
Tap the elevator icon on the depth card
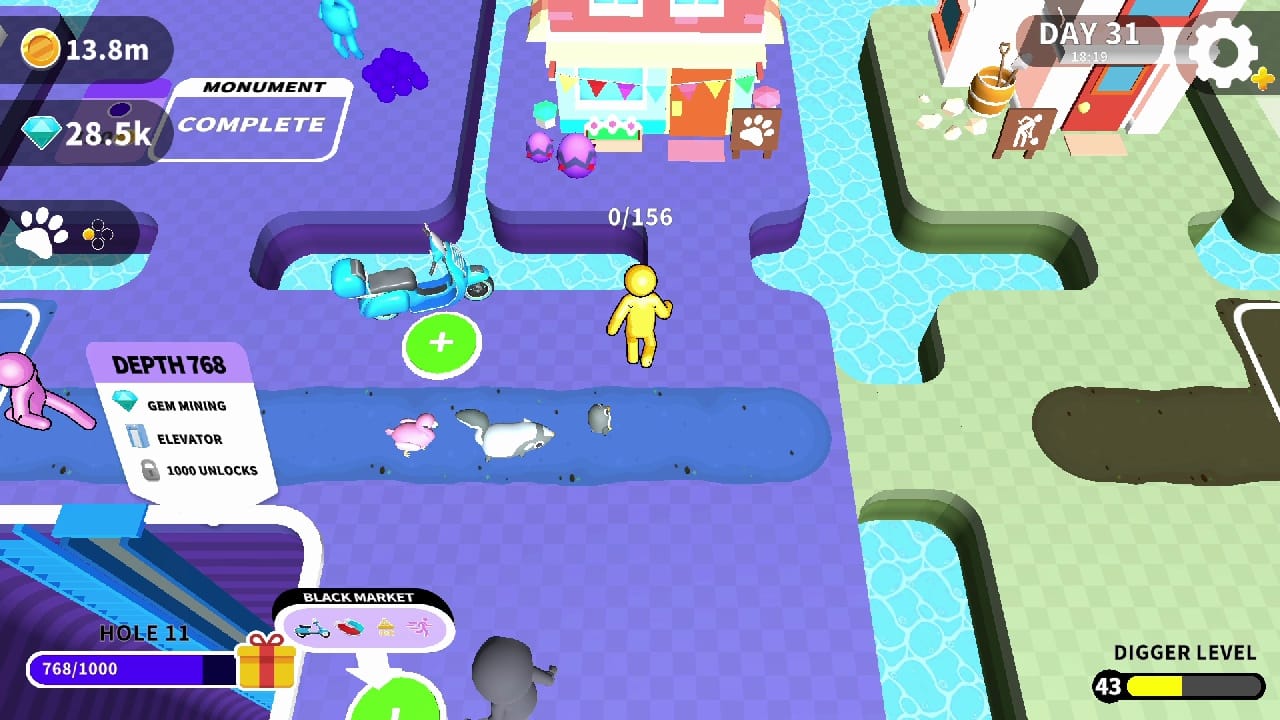pyautogui.click(x=140, y=438)
